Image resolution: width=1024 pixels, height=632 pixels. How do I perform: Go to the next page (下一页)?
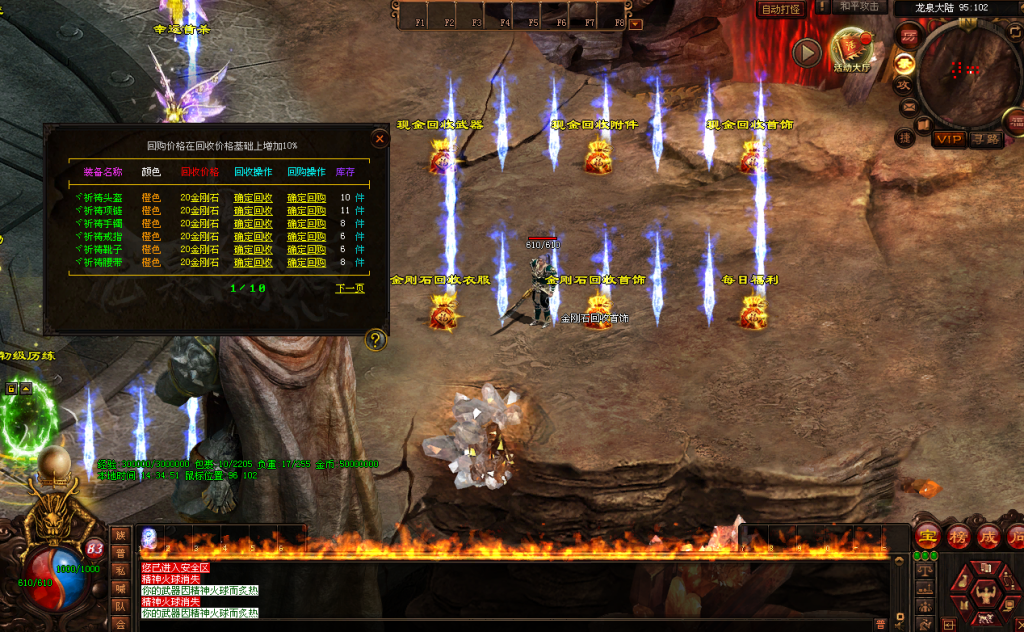(349, 288)
